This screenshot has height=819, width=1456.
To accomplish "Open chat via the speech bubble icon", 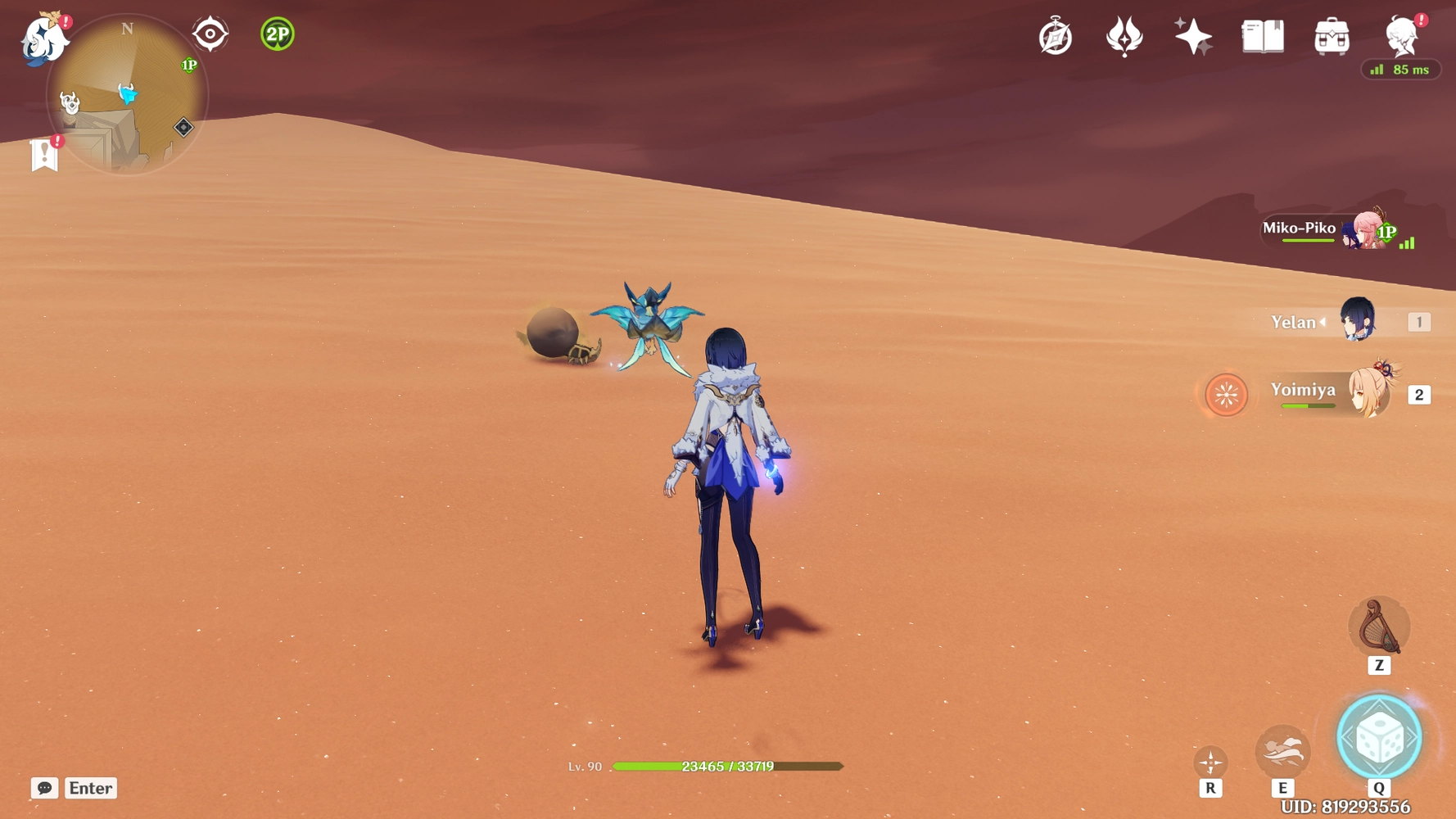I will 45,789.
